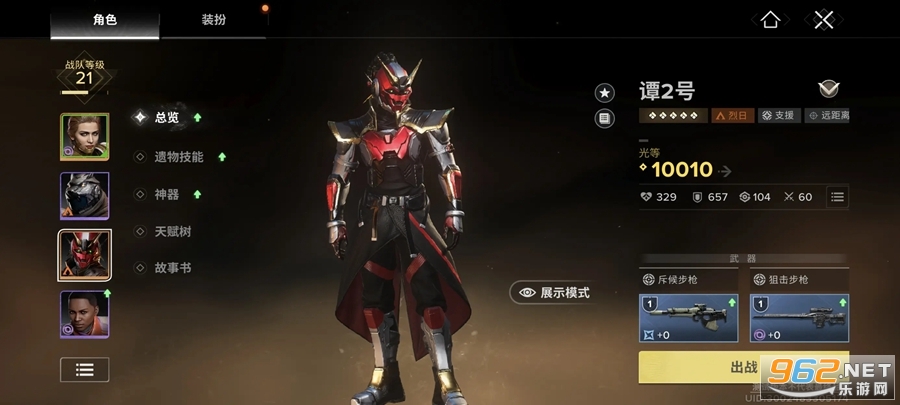Open the 总览 overview section

coord(166,117)
